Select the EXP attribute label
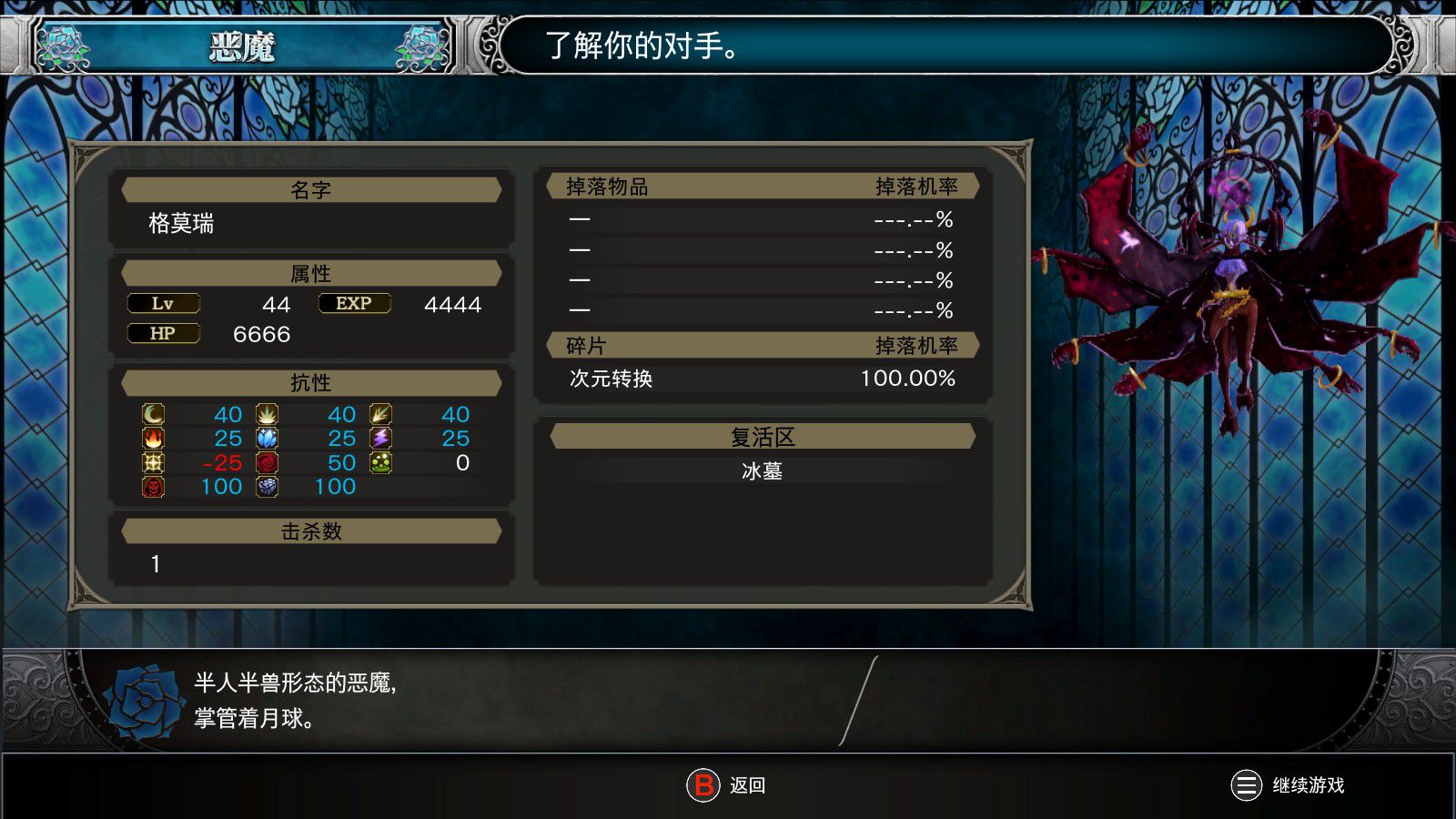Image resolution: width=1456 pixels, height=819 pixels. [x=353, y=303]
